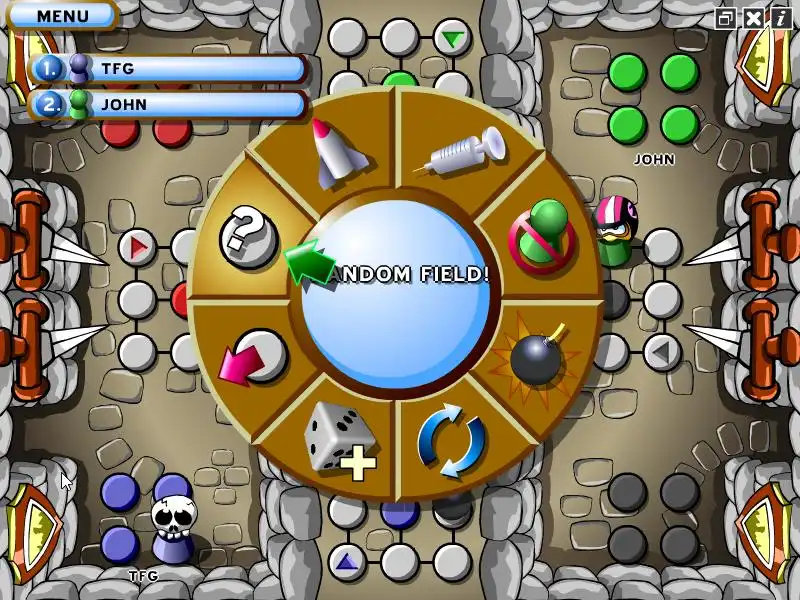Toggle windowed mode with the window icon

(726, 17)
